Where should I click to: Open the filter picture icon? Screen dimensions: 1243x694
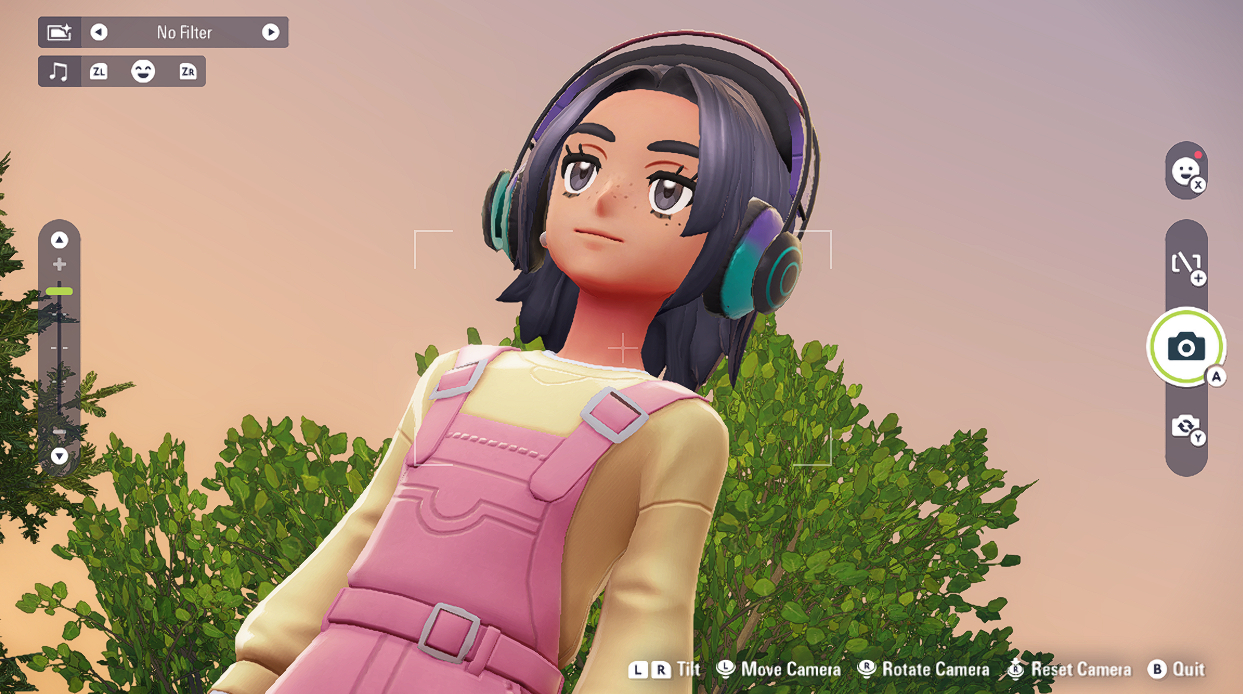coord(59,32)
